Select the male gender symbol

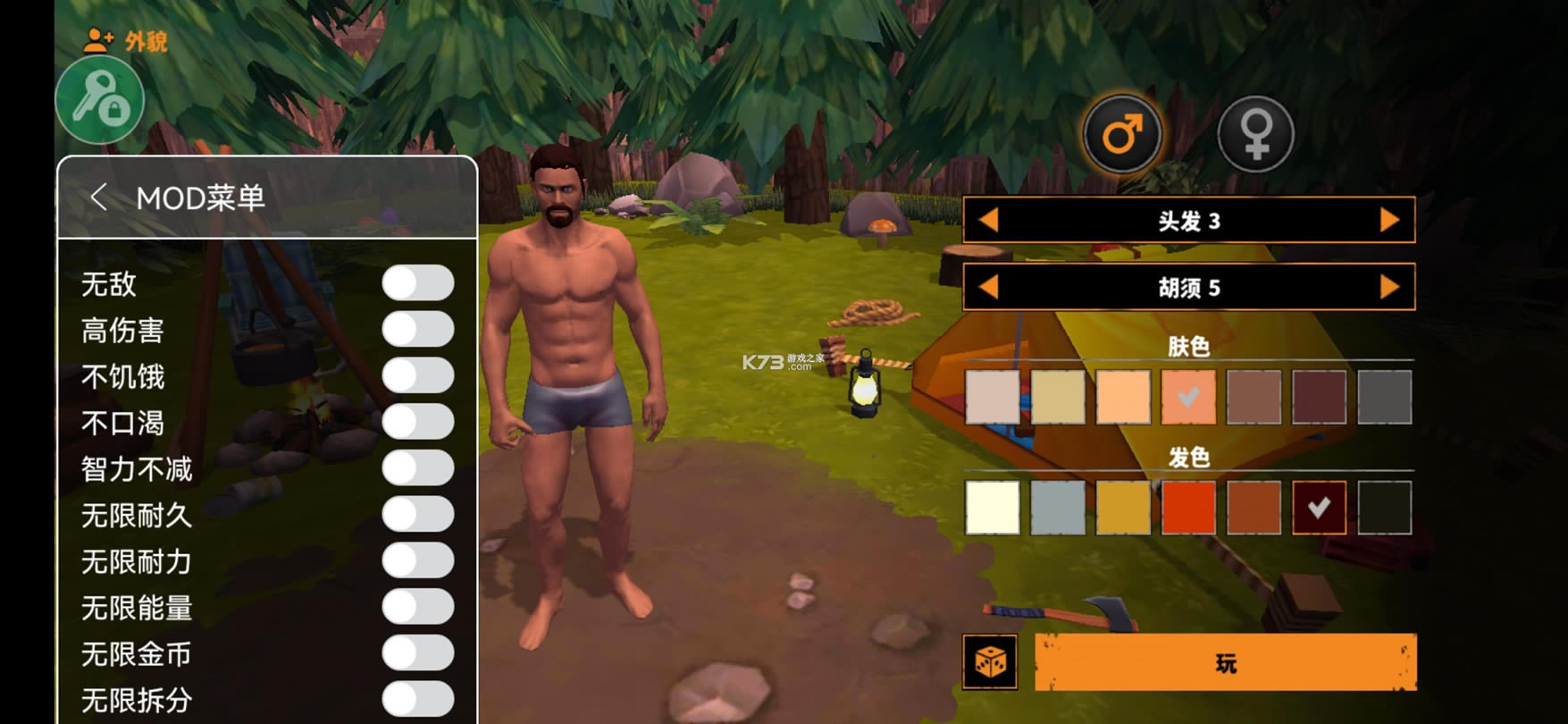[1122, 135]
